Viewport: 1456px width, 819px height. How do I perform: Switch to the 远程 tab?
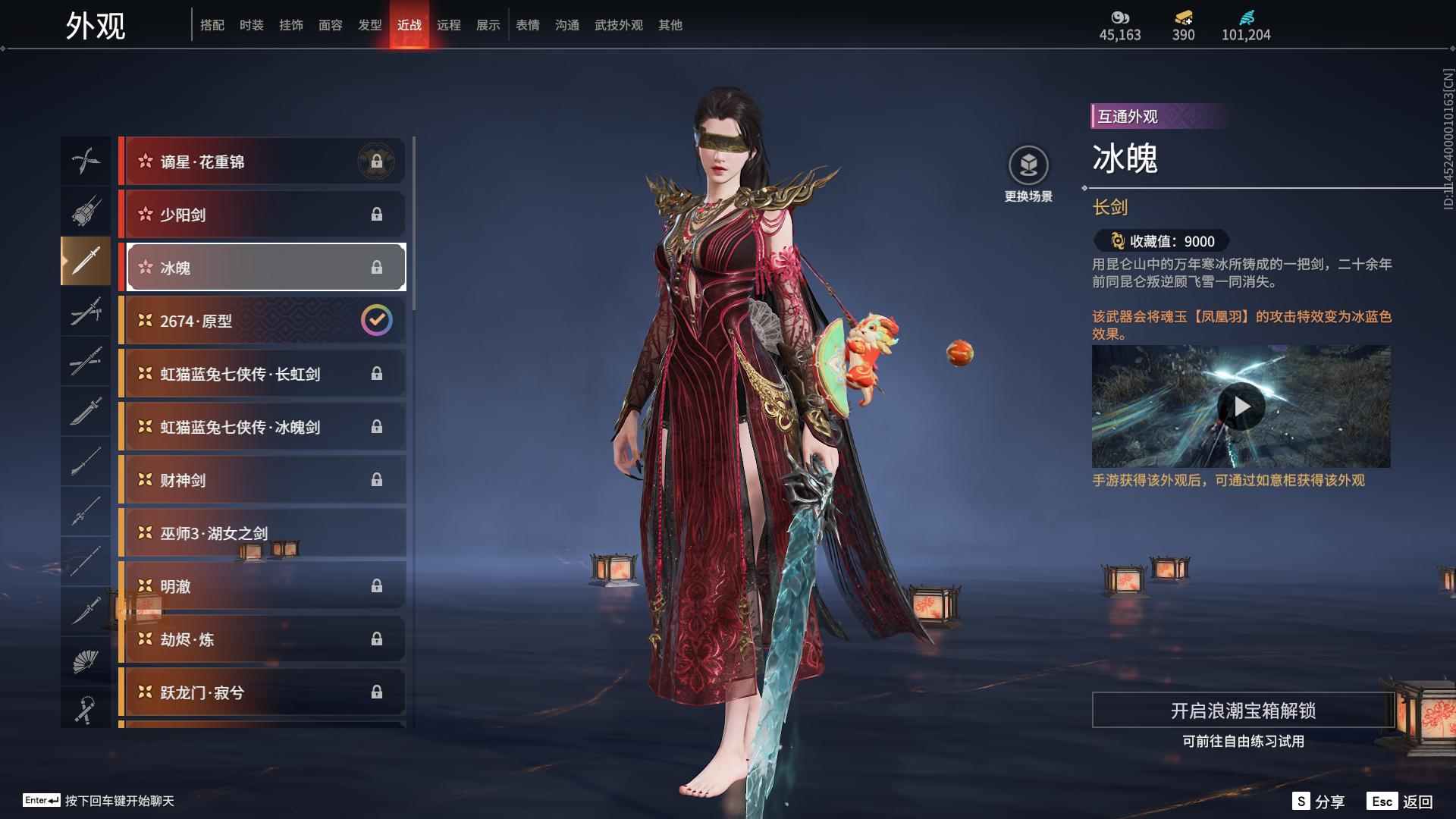449,24
